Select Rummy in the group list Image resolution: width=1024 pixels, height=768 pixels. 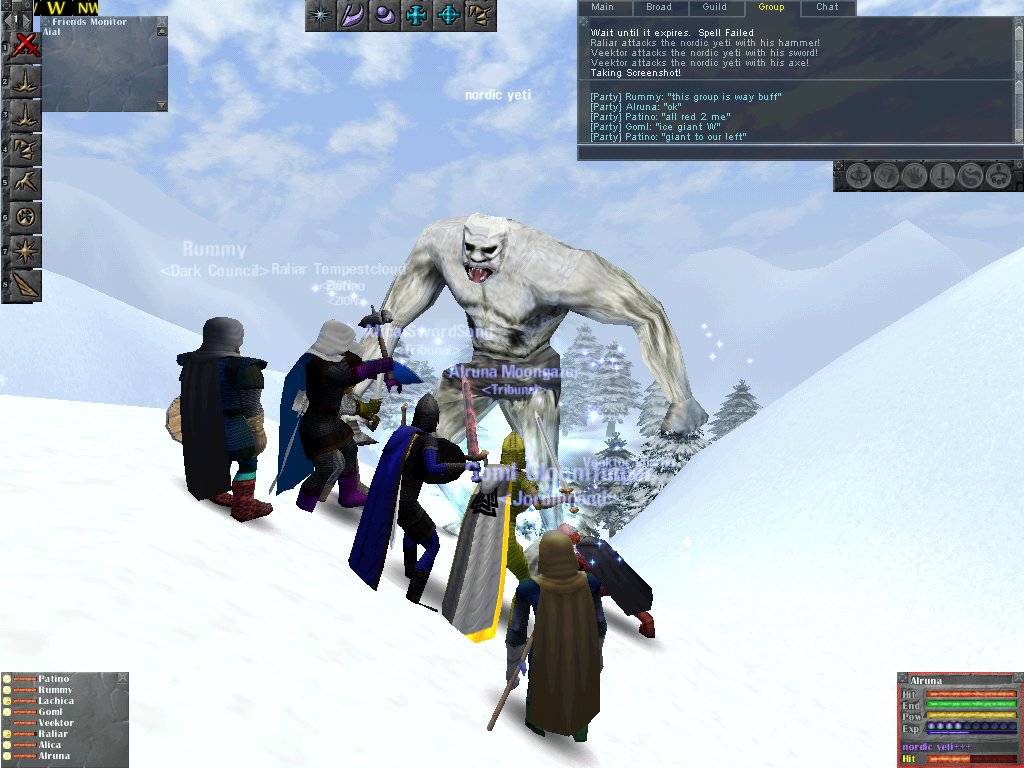point(55,690)
